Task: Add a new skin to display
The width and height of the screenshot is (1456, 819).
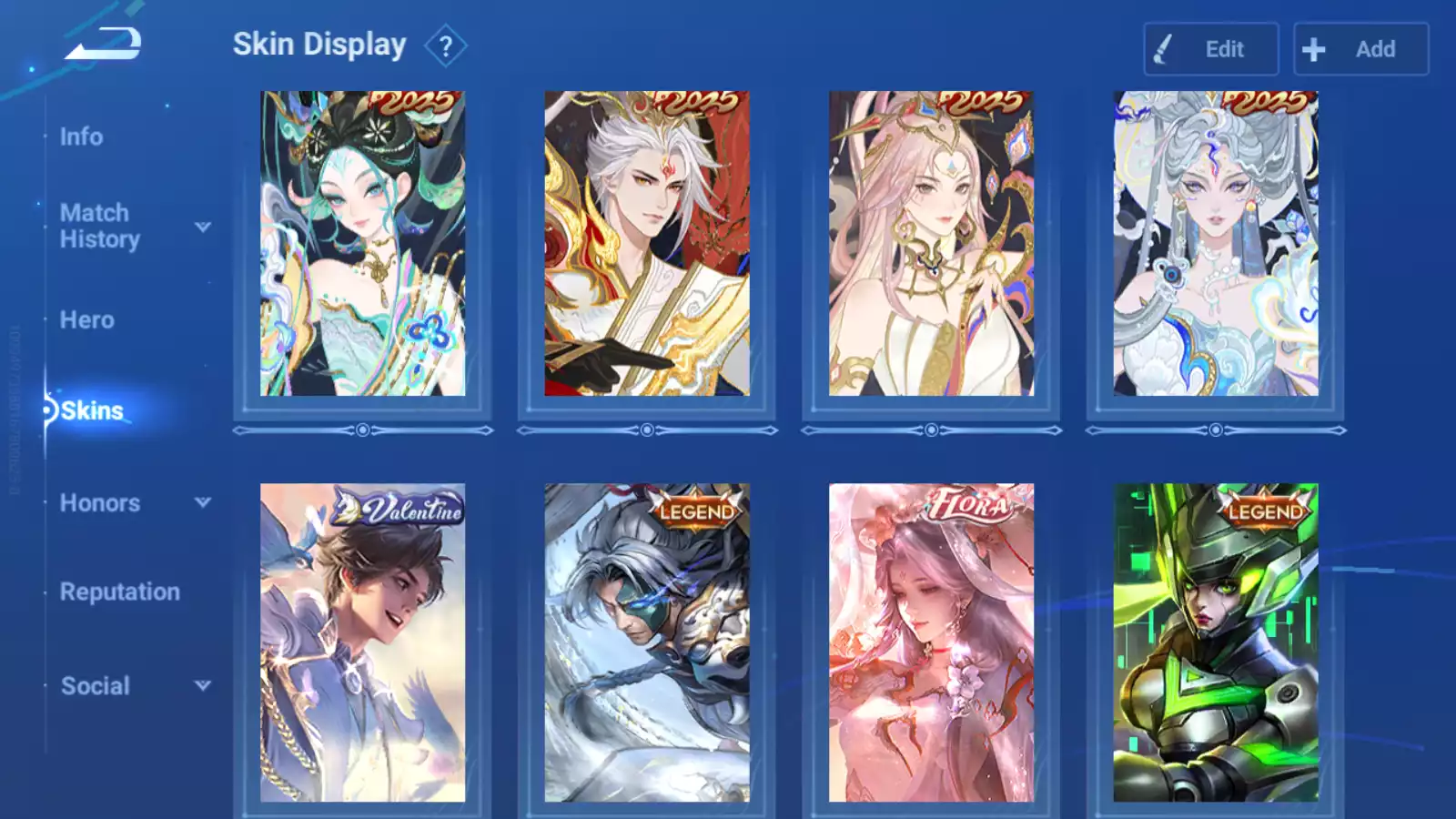Action: click(x=1360, y=49)
